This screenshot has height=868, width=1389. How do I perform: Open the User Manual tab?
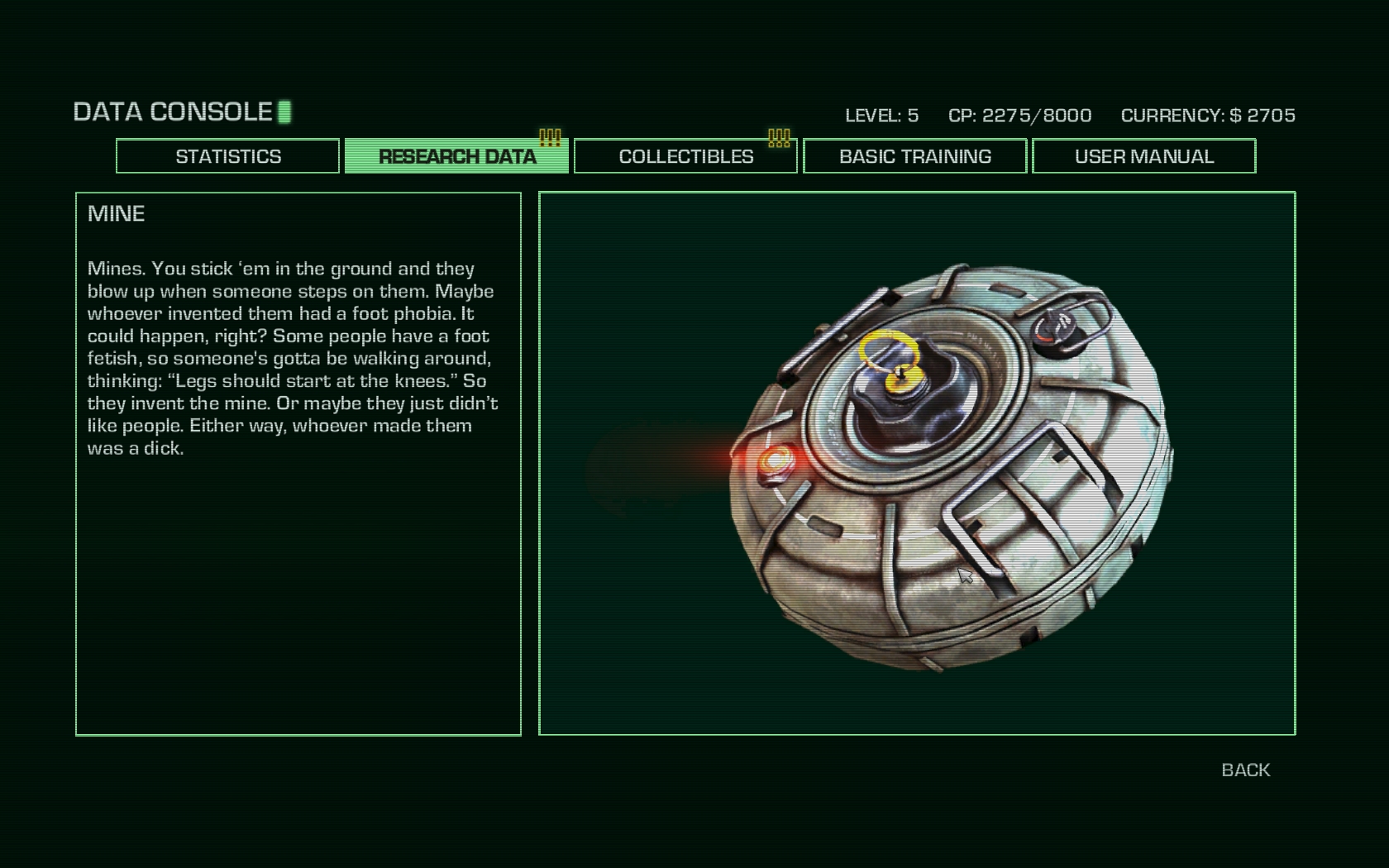(1143, 156)
